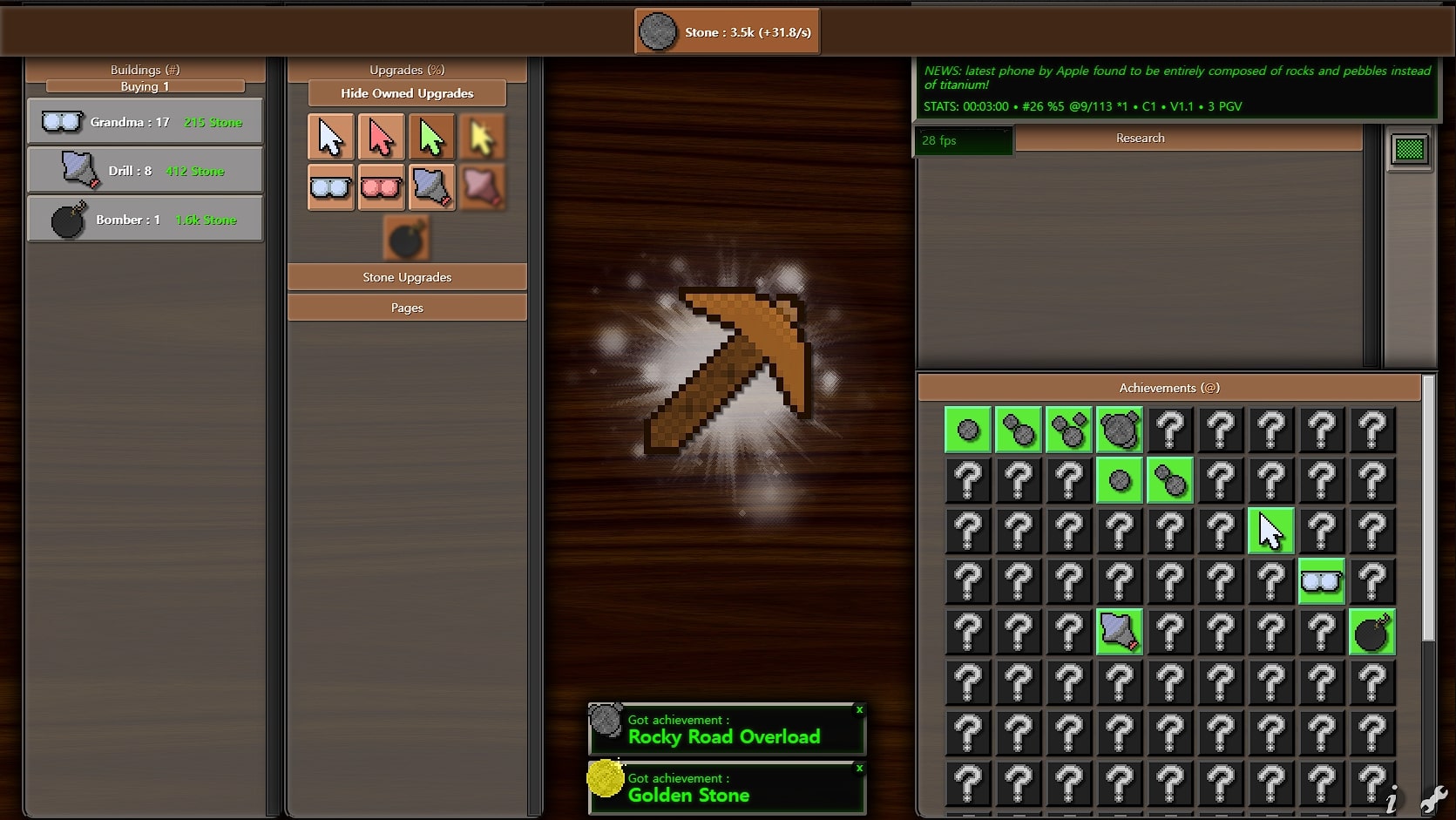The width and height of the screenshot is (1456, 820).
Task: Choose the green cursor upgrade
Action: 431,138
